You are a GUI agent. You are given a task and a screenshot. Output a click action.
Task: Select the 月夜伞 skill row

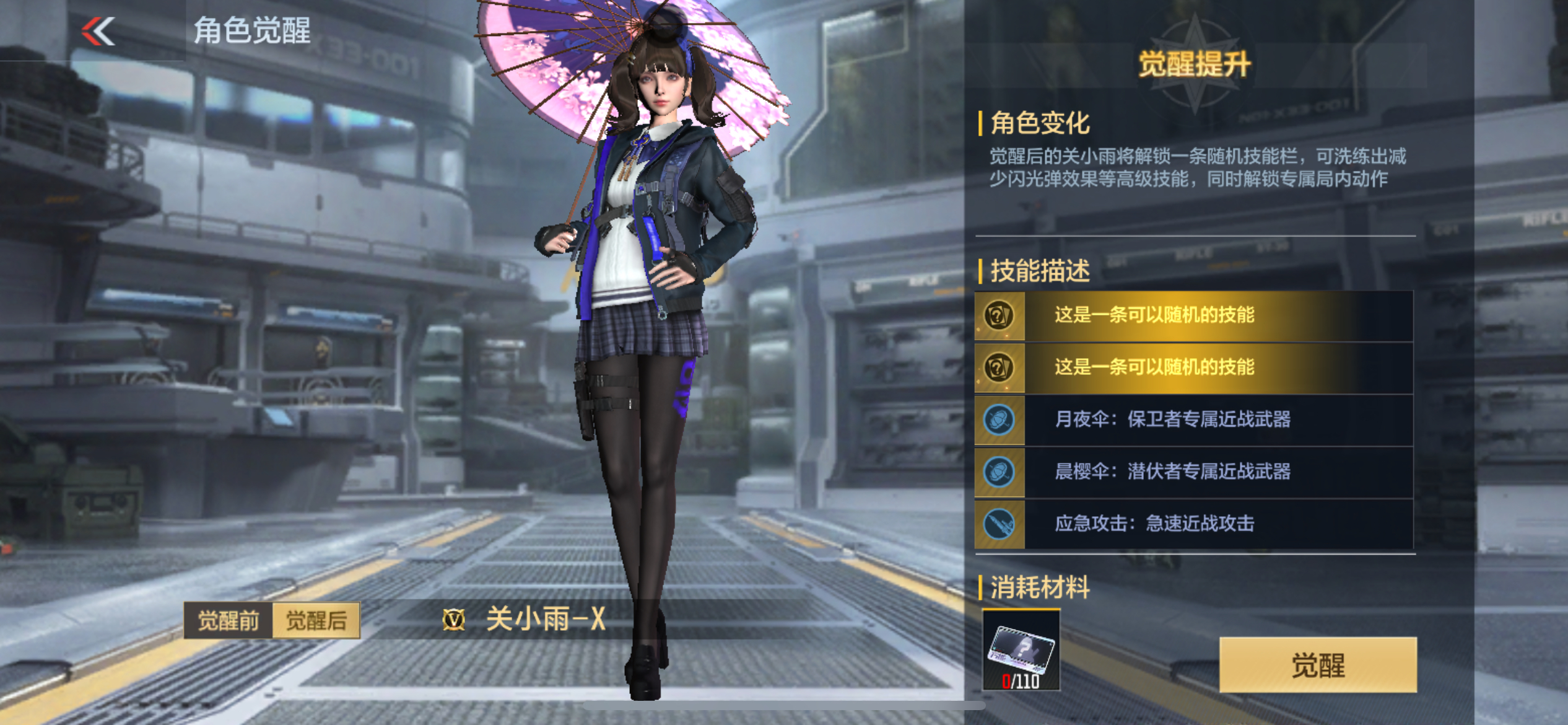(x=1193, y=420)
